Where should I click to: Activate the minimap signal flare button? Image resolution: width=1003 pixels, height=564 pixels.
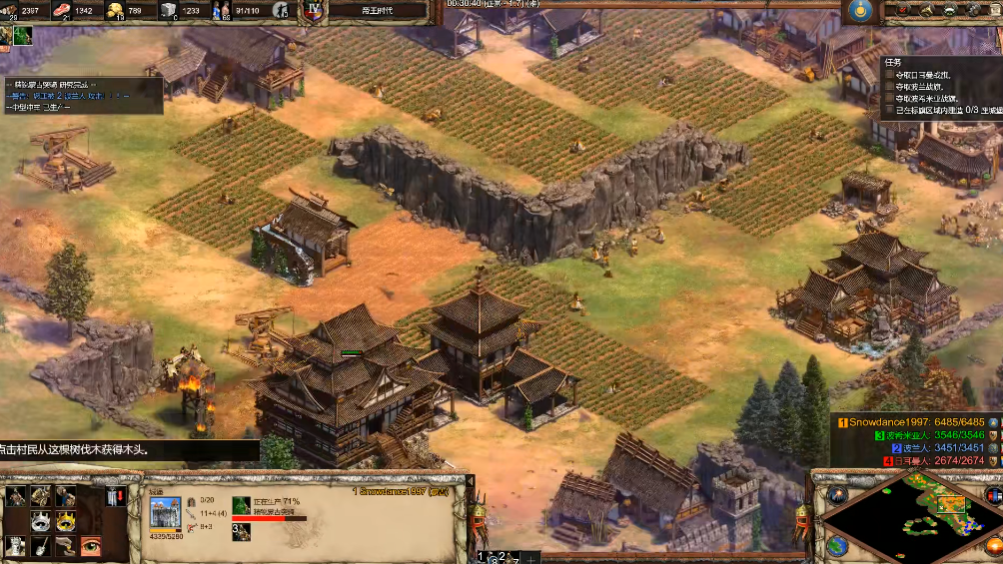click(x=836, y=495)
